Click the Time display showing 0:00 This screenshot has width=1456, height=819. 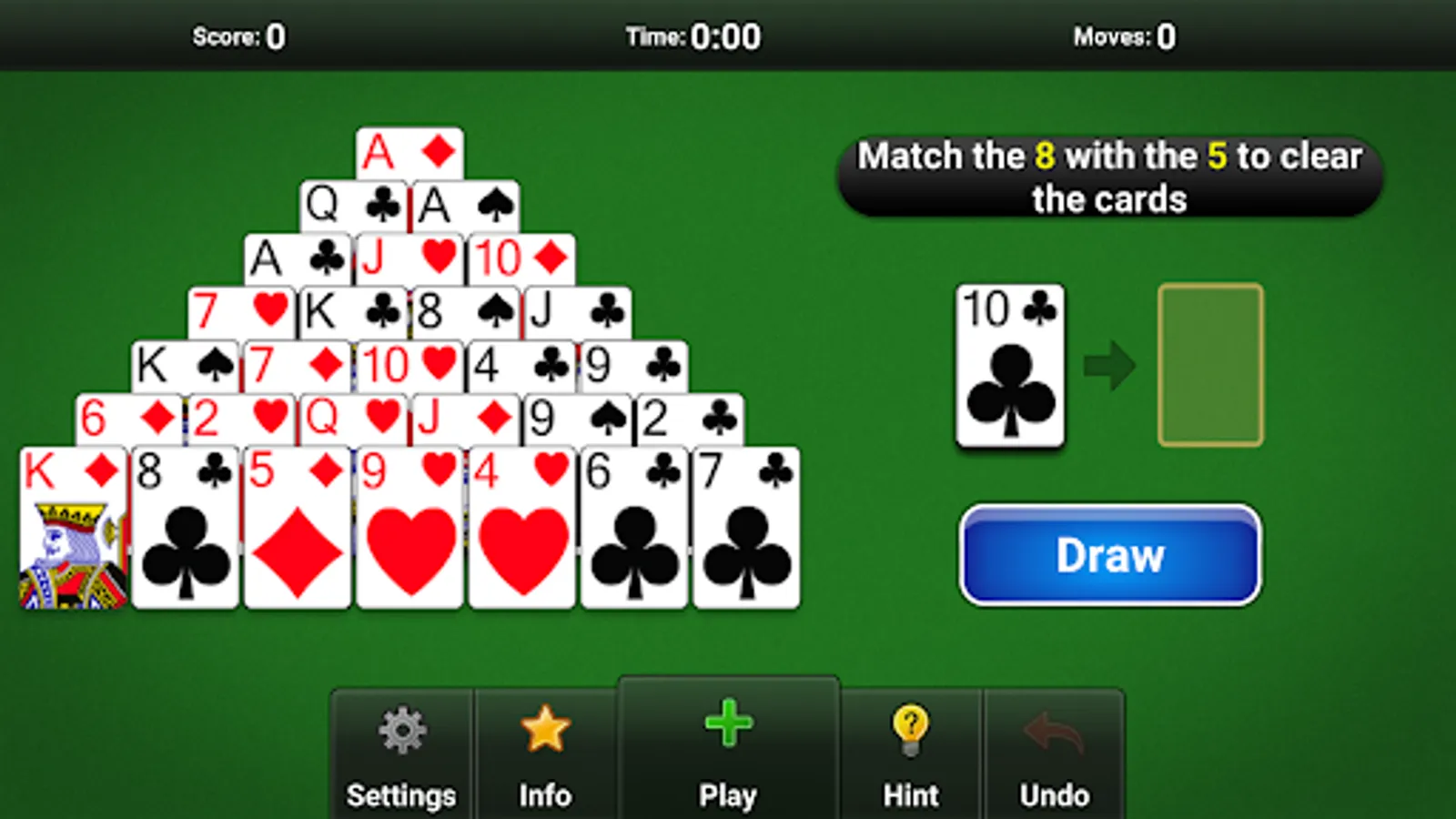click(694, 36)
